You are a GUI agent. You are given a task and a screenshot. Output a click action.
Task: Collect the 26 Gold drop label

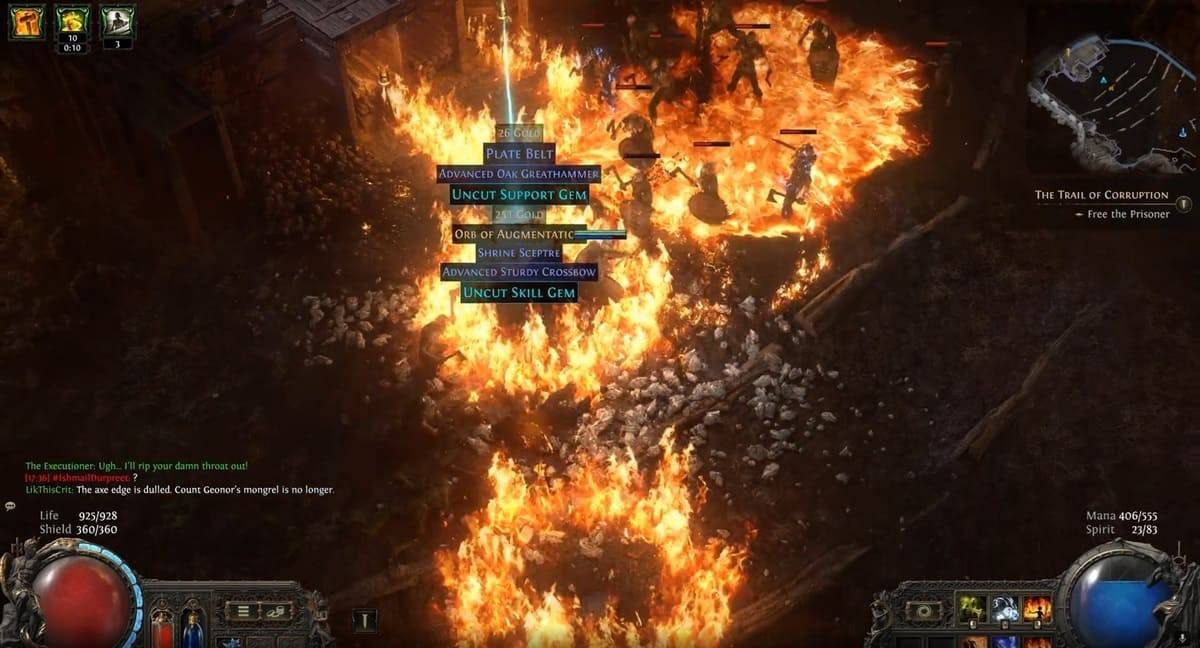pyautogui.click(x=519, y=133)
